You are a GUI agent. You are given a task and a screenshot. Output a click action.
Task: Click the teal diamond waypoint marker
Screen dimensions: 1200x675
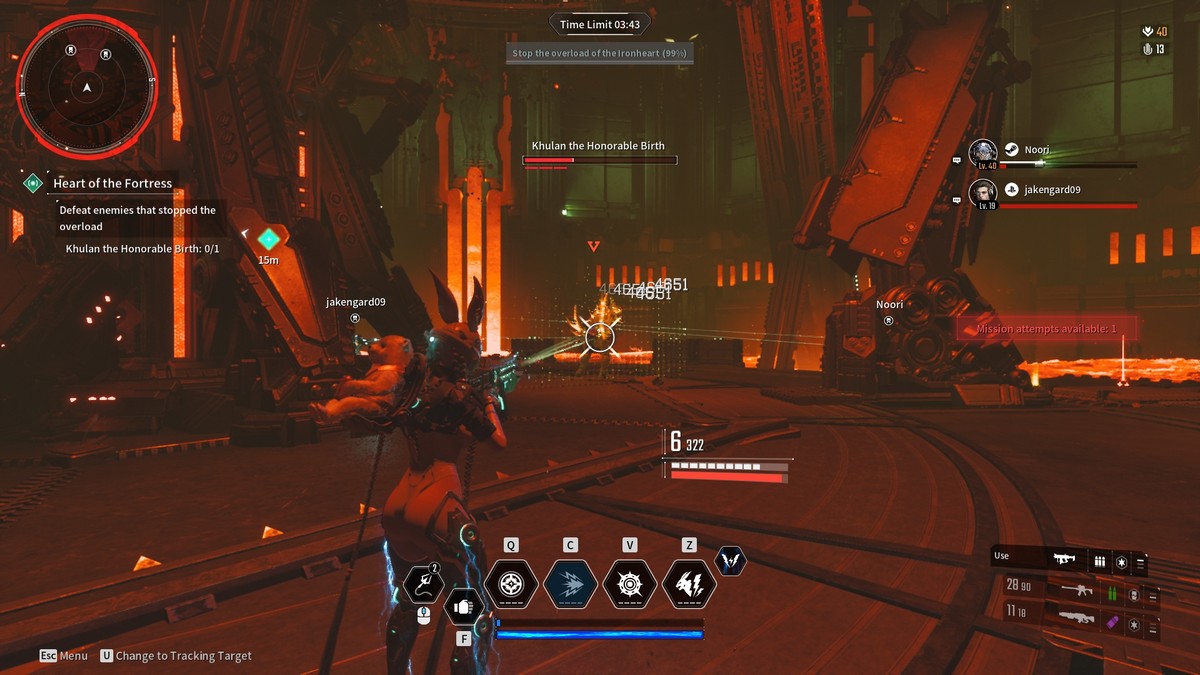(x=268, y=239)
